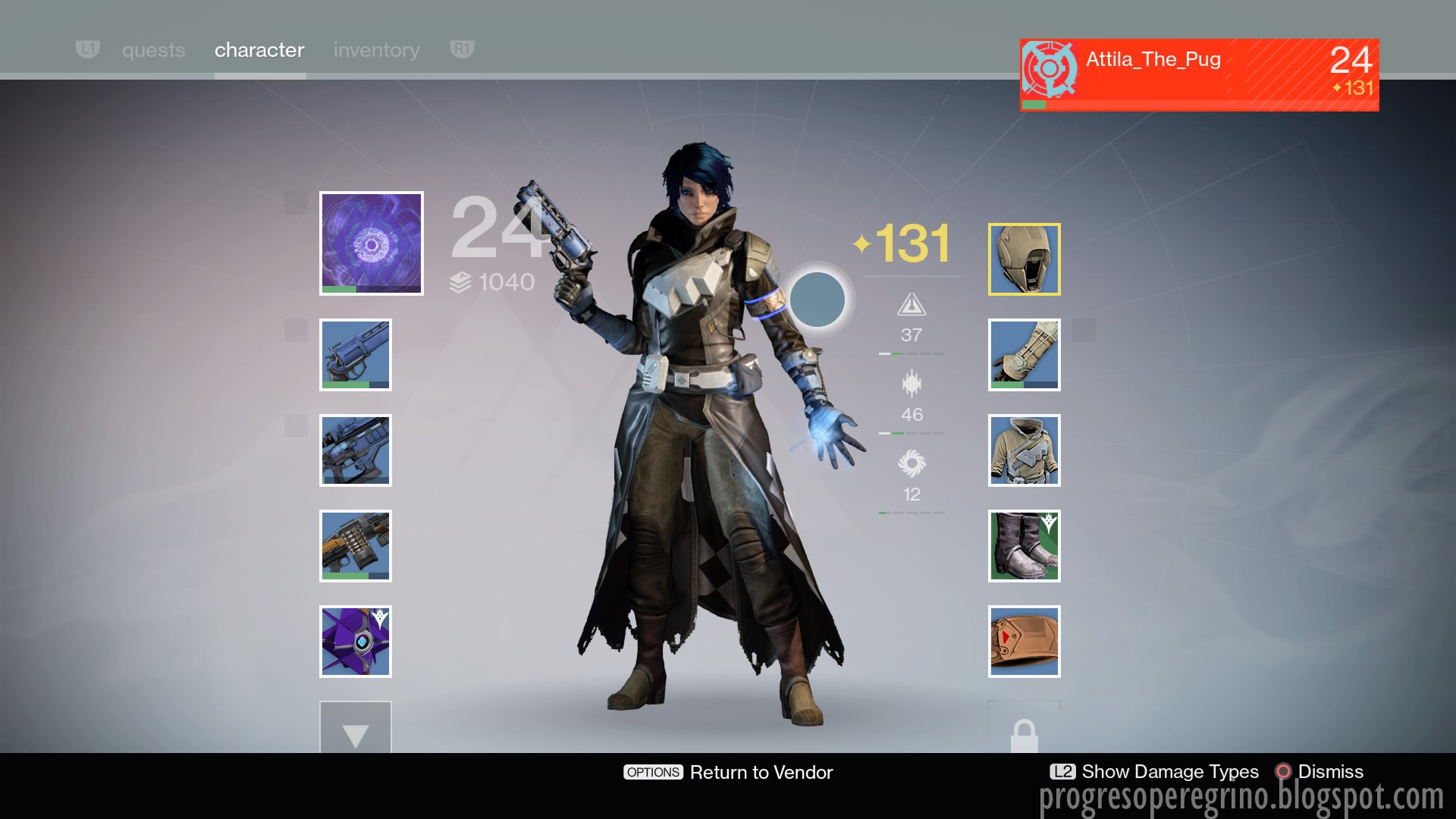Choose the gauntlets armor slot
Viewport: 1456px width, 819px height.
(1024, 355)
